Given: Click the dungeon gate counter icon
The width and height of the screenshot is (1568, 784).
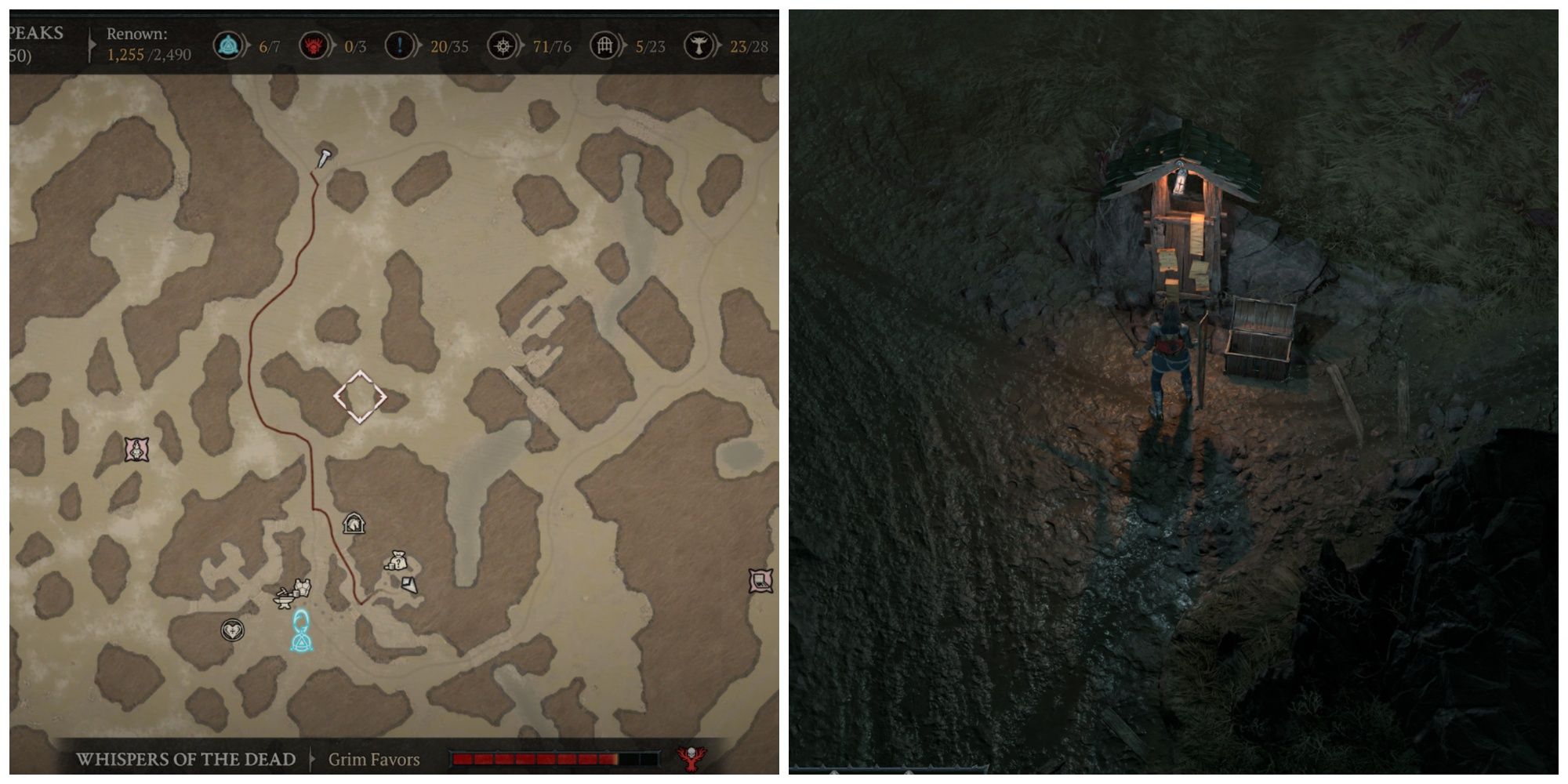Looking at the screenshot, I should (605, 45).
